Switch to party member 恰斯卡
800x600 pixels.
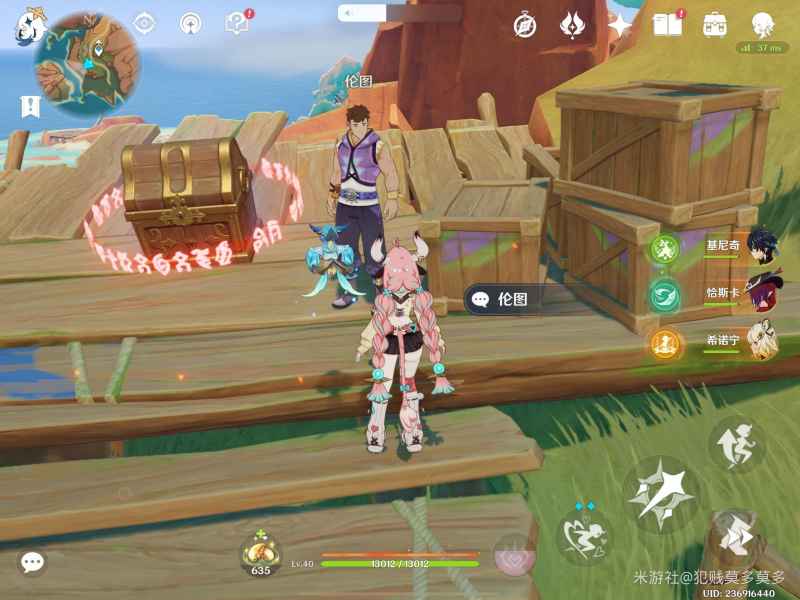(763, 293)
